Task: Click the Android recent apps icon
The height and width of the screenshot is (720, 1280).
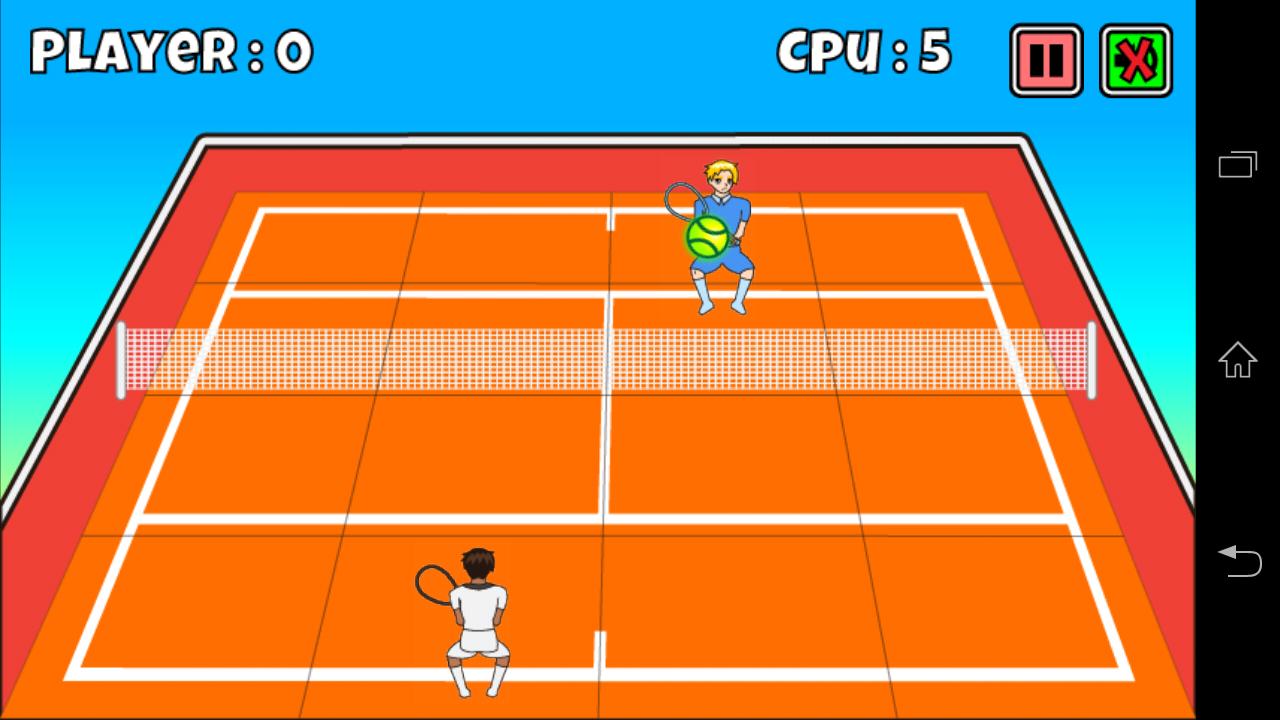Action: (1237, 164)
